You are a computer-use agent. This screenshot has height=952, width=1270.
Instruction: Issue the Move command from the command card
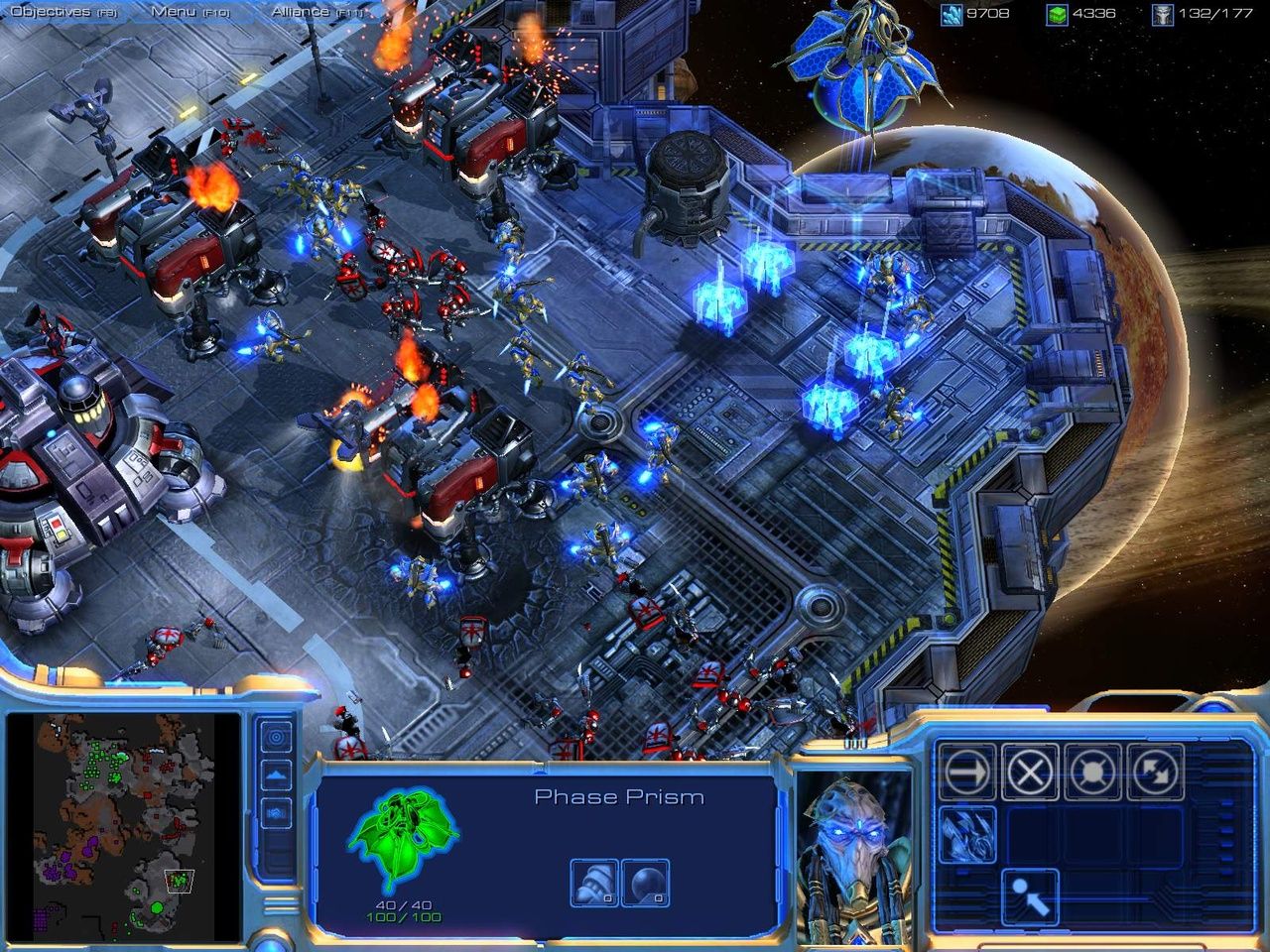coord(967,771)
